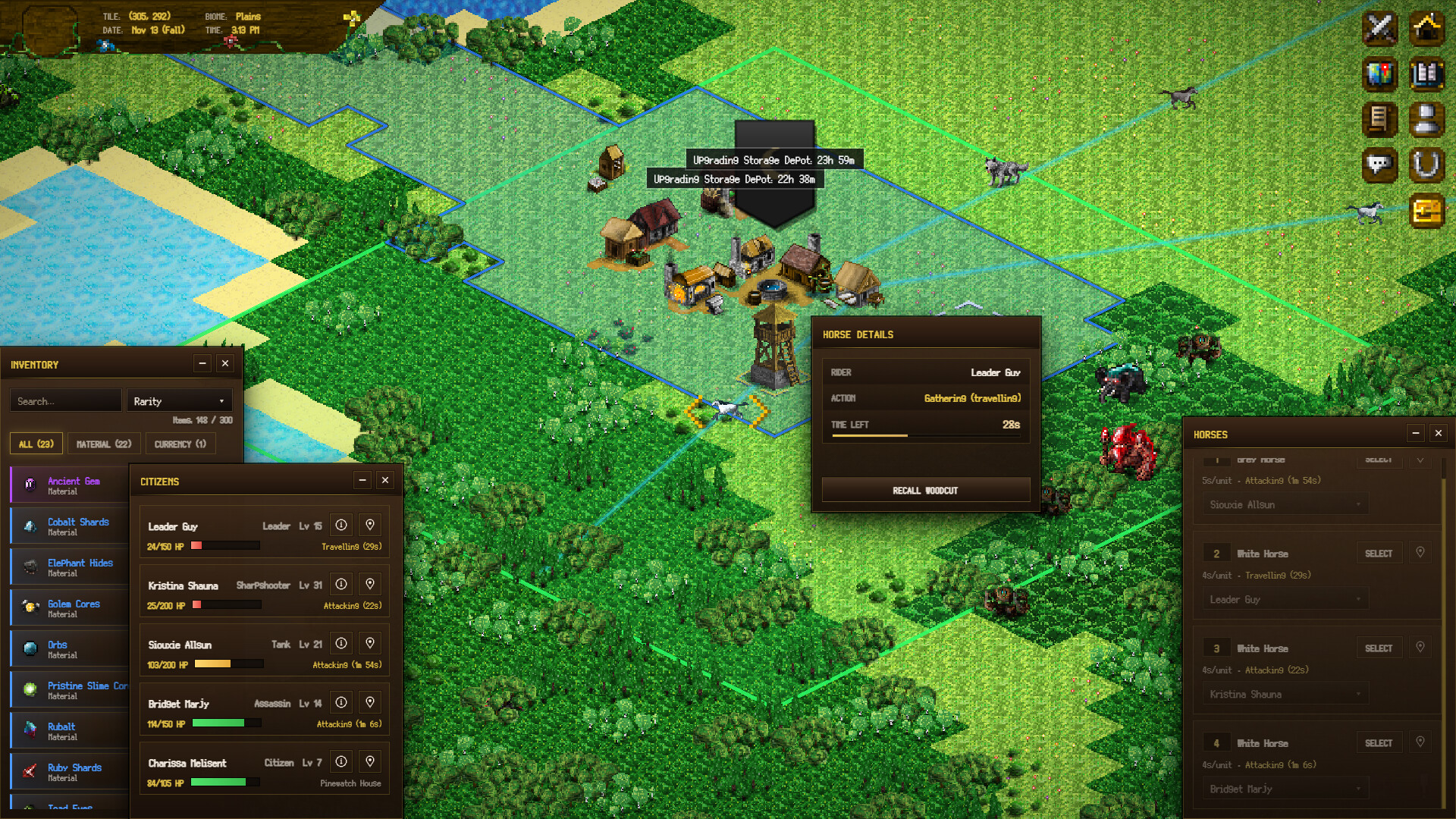Switch to the Currency (1) inventory tab

tap(180, 444)
